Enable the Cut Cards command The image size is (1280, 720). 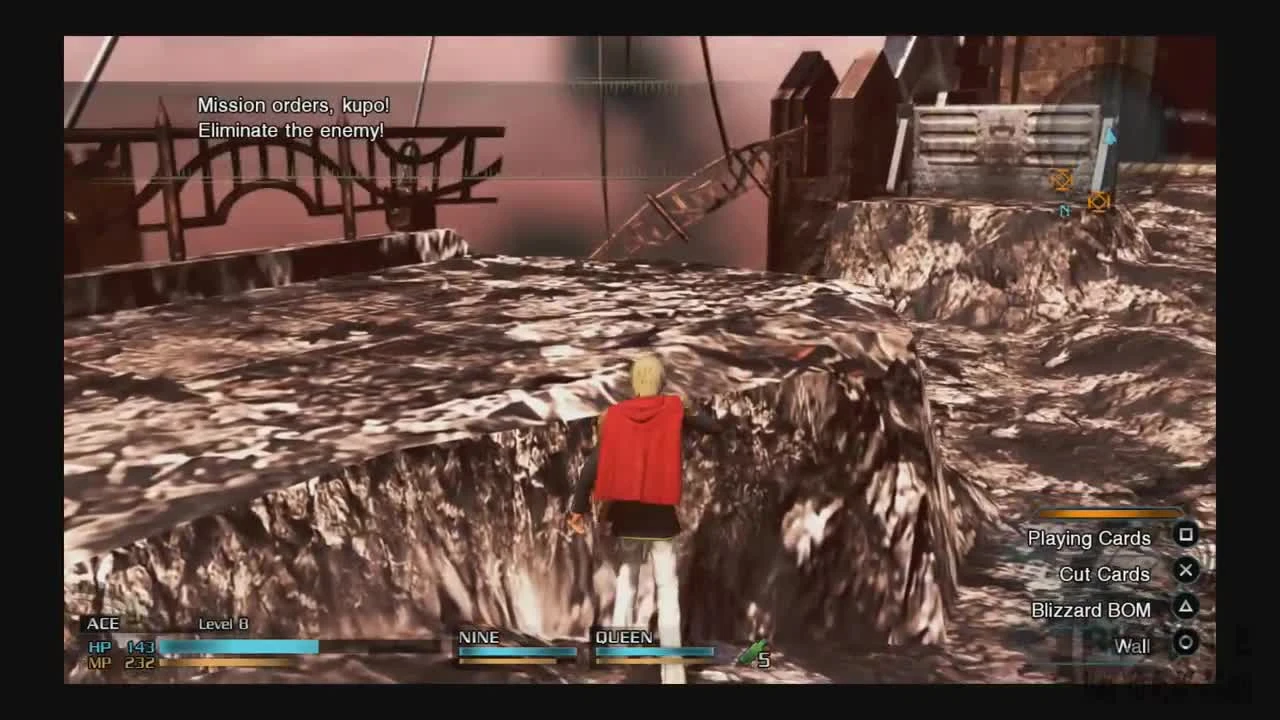click(1105, 574)
